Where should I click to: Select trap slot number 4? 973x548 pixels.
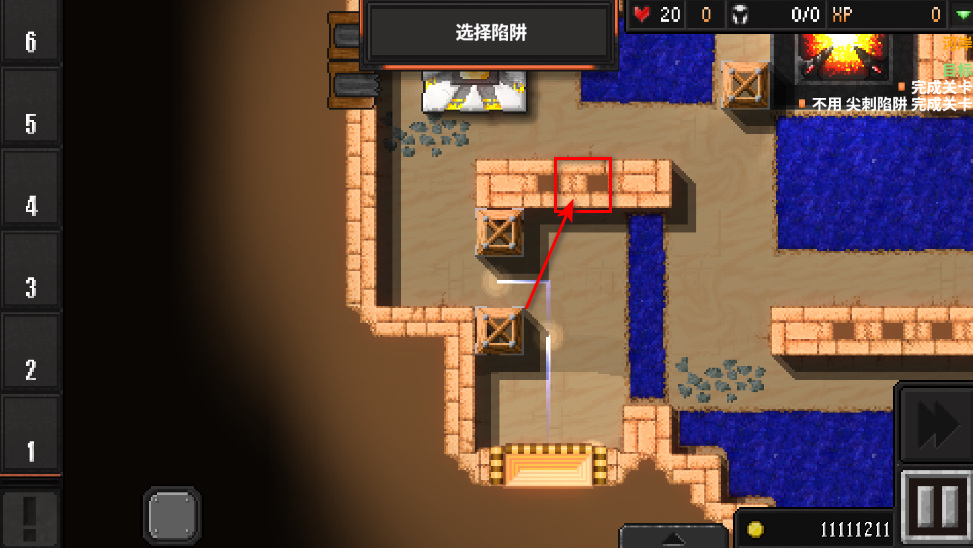[x=30, y=190]
